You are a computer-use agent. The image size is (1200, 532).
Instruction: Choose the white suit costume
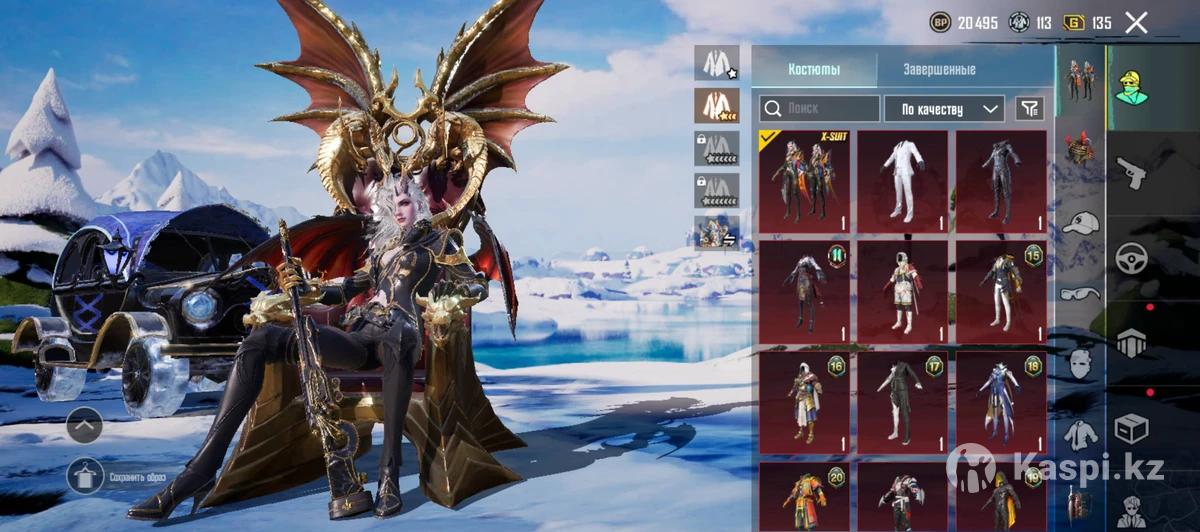tap(902, 181)
